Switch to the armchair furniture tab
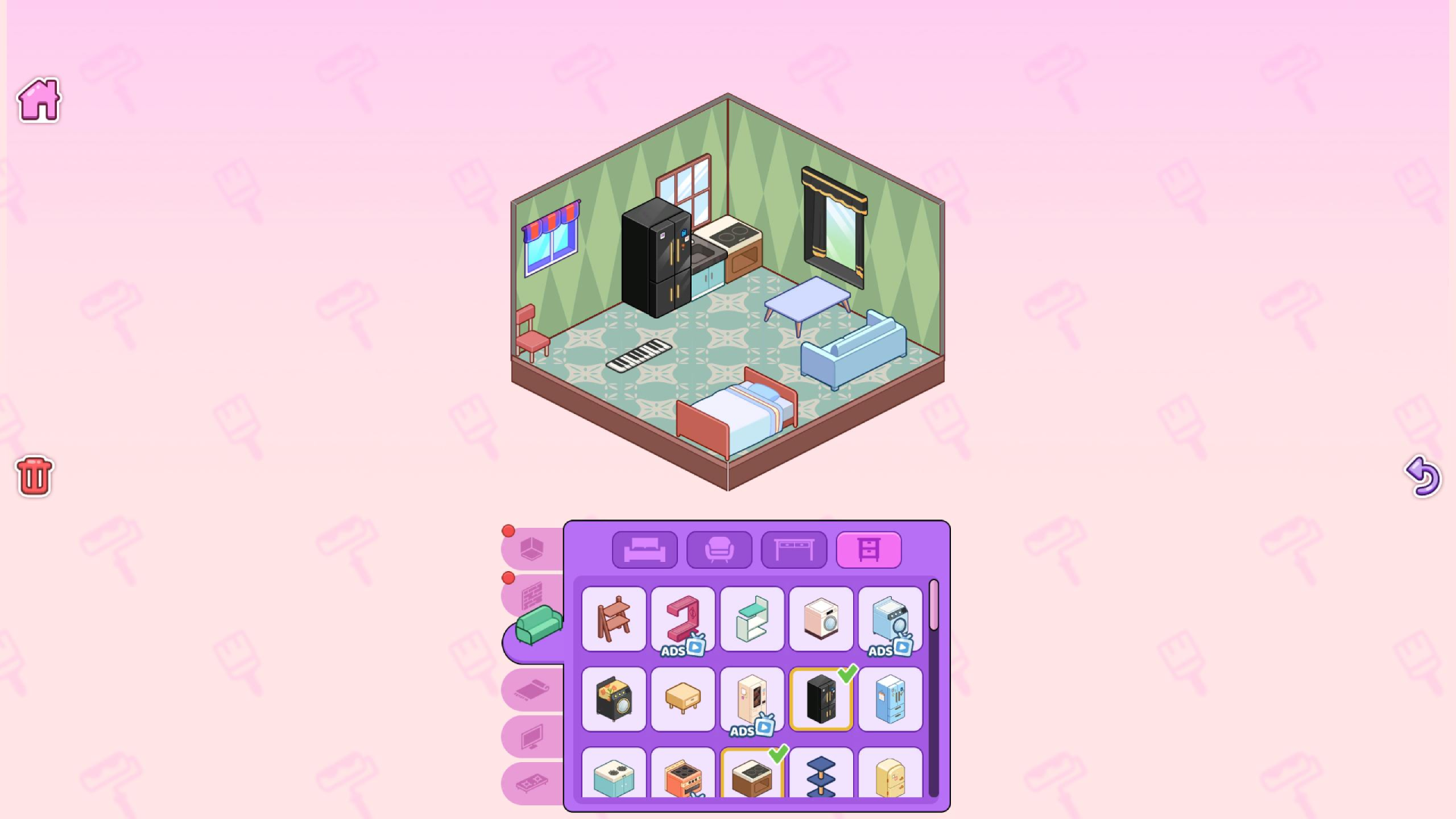The image size is (1456, 819). (x=720, y=549)
